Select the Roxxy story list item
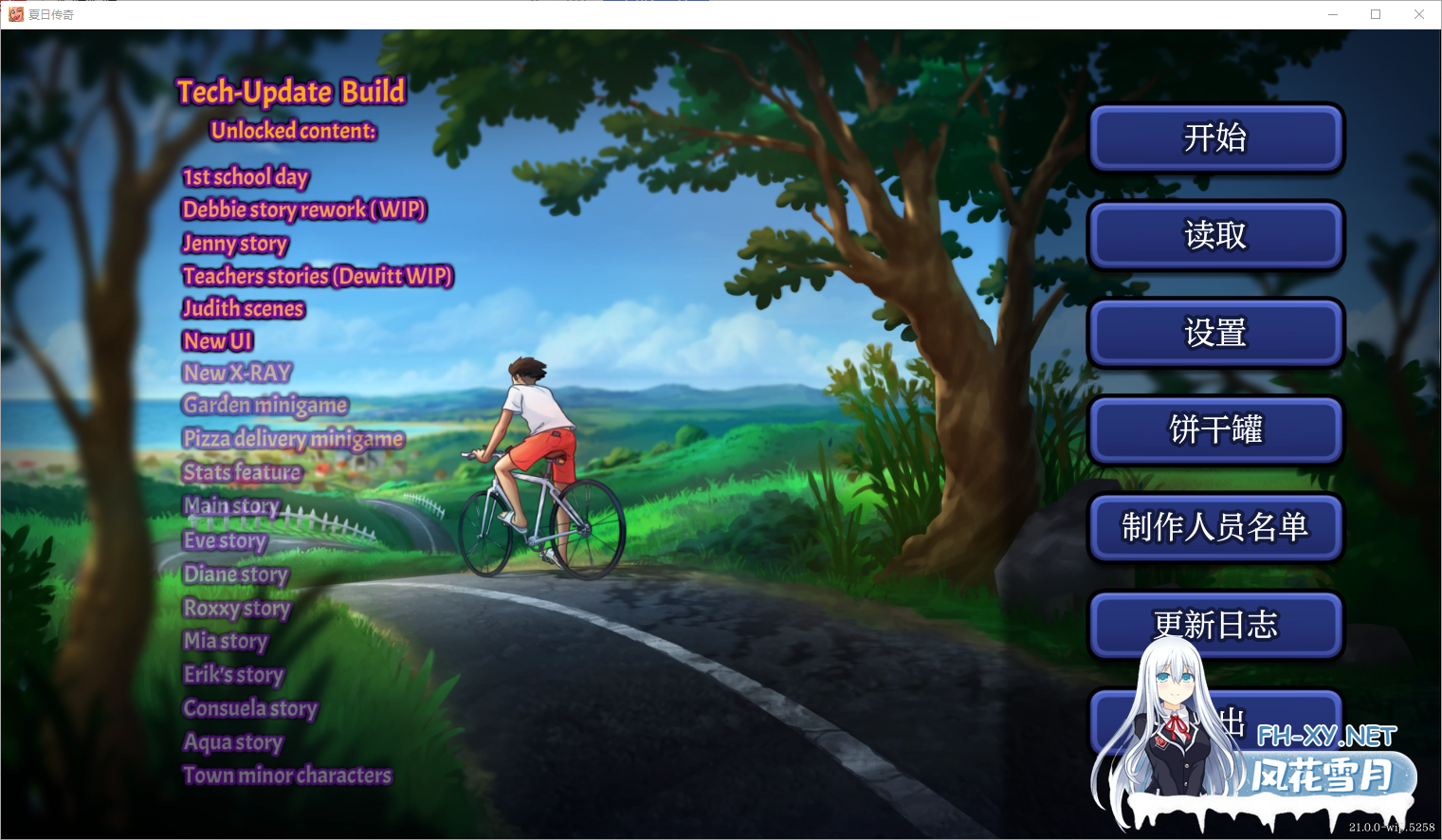Screen dimensions: 1442x840 point(238,608)
